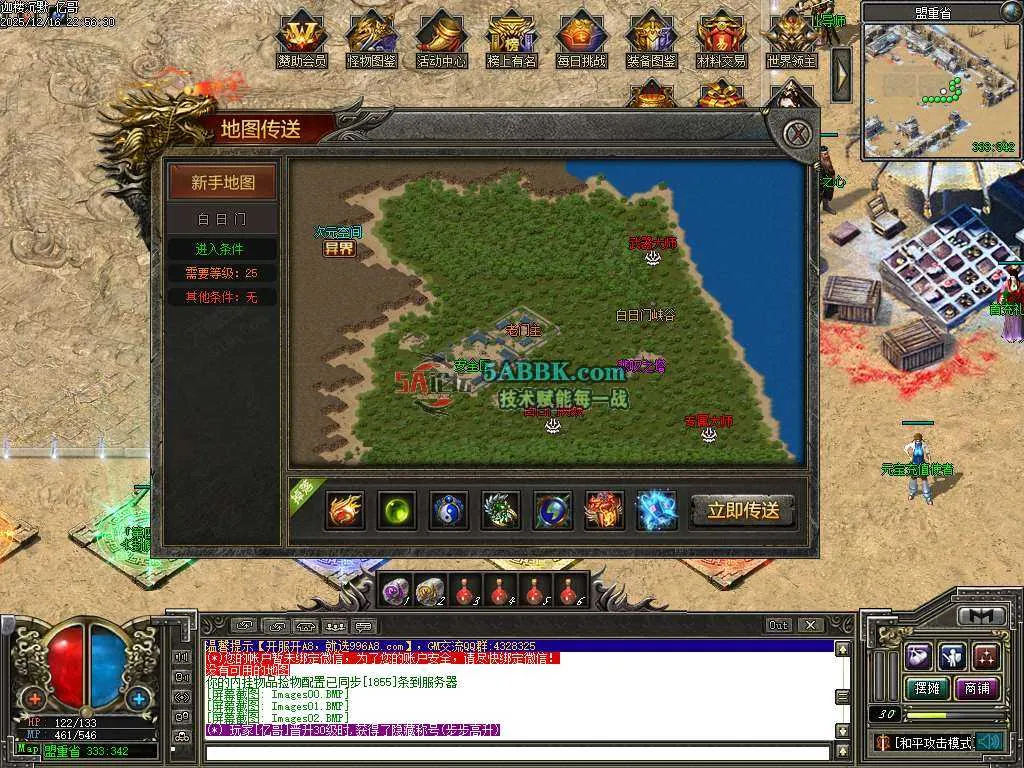
Task: Select the 异界 marker on the map
Action: coord(339,249)
